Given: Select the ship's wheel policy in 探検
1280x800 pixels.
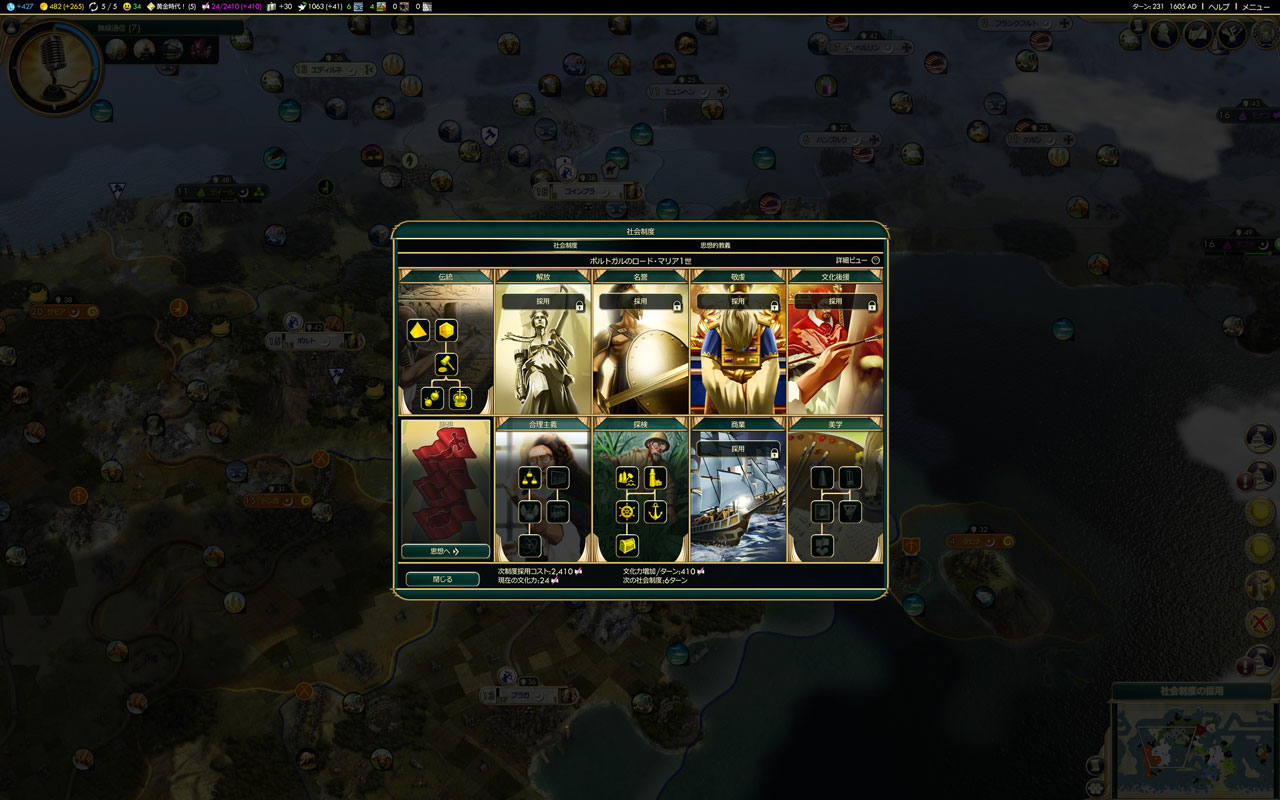Looking at the screenshot, I should [627, 512].
